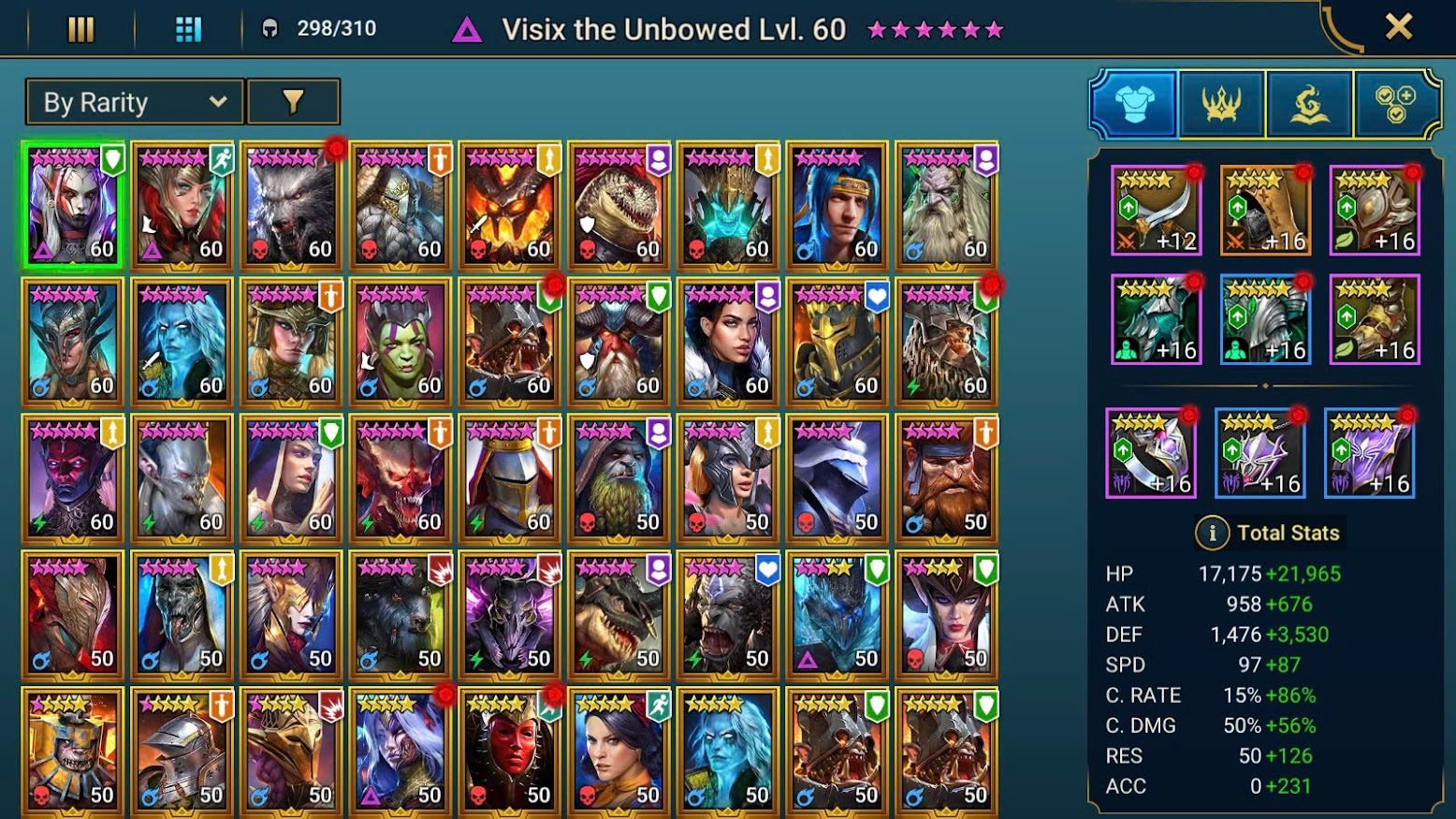Open the By Rarity sort dropdown

tap(135, 102)
